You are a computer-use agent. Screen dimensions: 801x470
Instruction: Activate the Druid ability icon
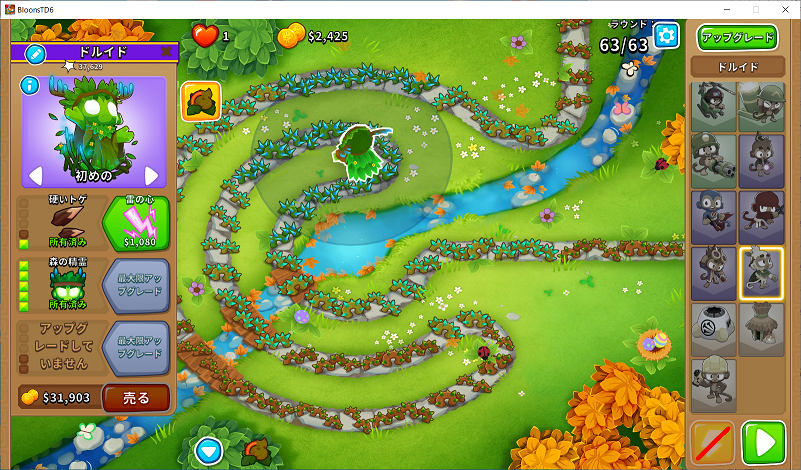[200, 101]
